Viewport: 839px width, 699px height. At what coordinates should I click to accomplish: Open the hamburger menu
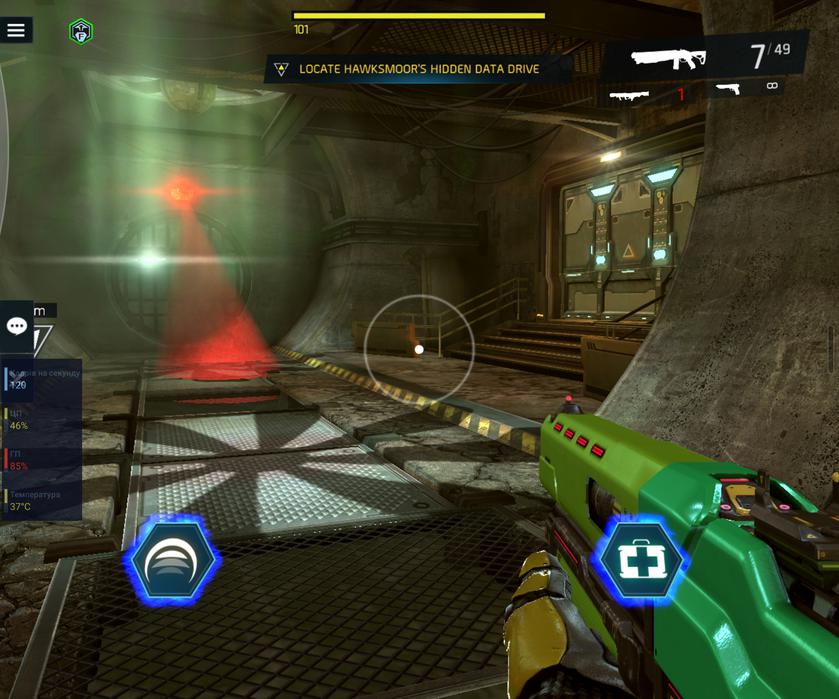[16, 30]
